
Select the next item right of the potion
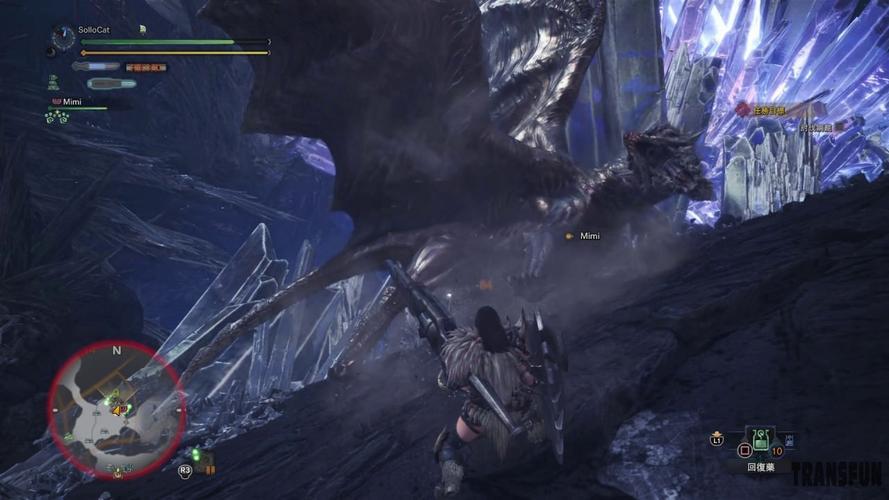click(792, 438)
